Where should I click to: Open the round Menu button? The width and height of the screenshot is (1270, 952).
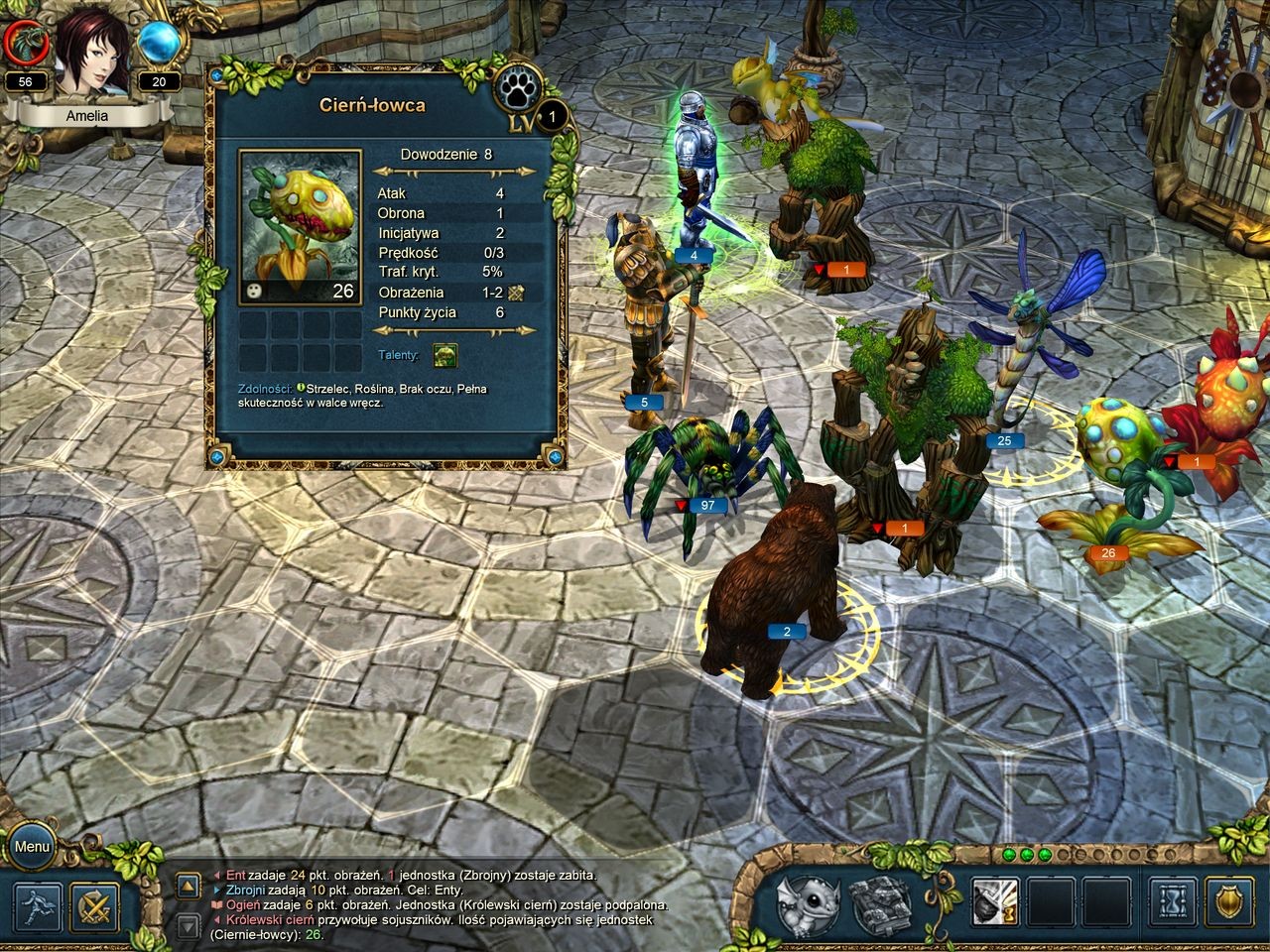tap(32, 847)
